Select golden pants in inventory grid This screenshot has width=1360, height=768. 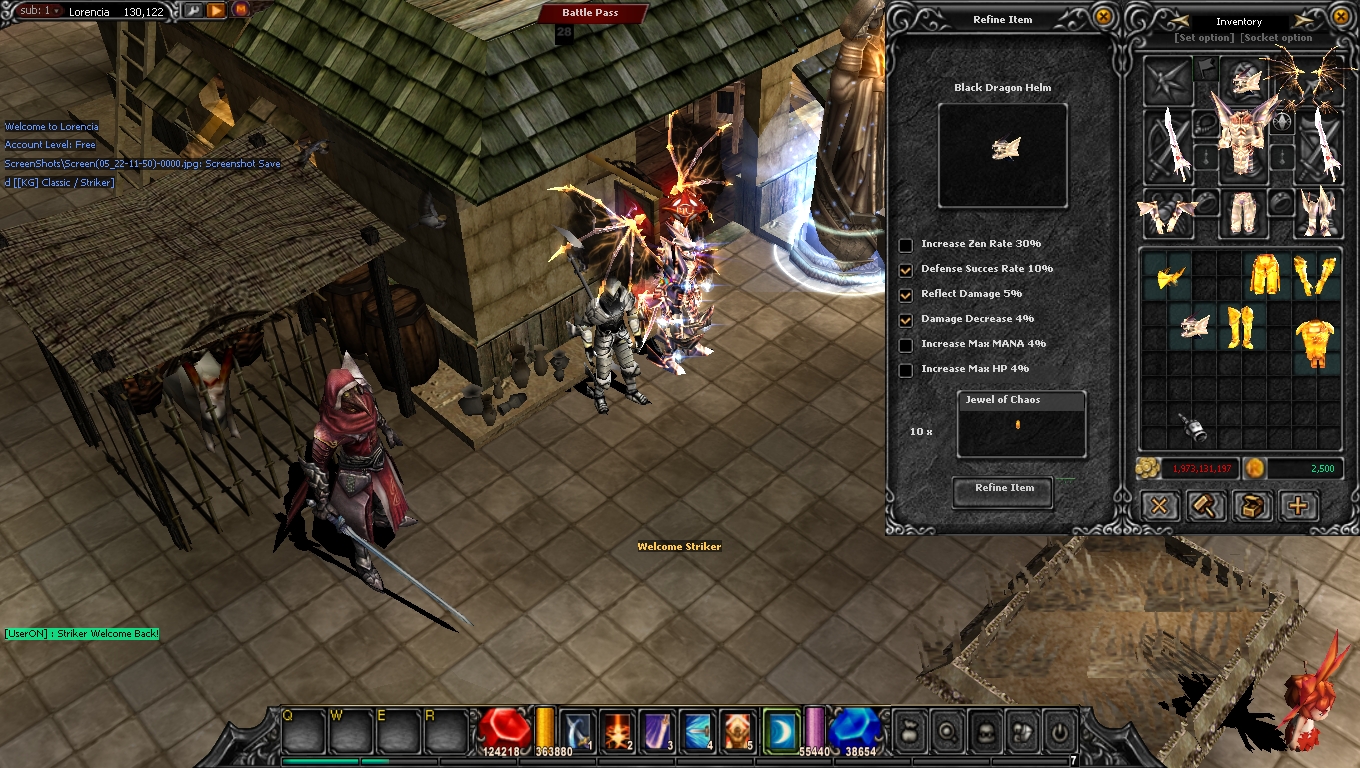click(1265, 274)
